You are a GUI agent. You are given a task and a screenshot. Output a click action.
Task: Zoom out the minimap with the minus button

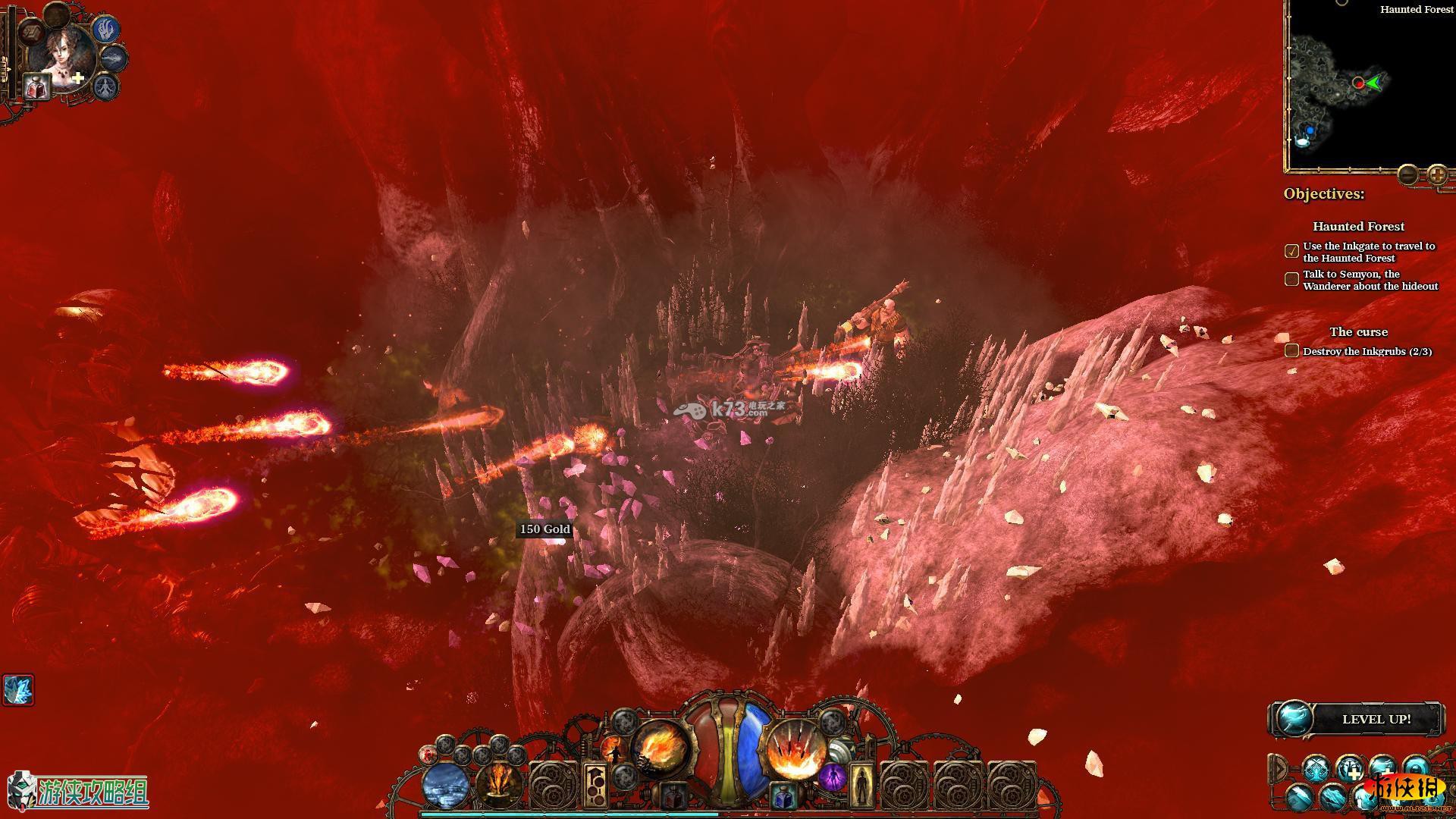pos(1407,175)
